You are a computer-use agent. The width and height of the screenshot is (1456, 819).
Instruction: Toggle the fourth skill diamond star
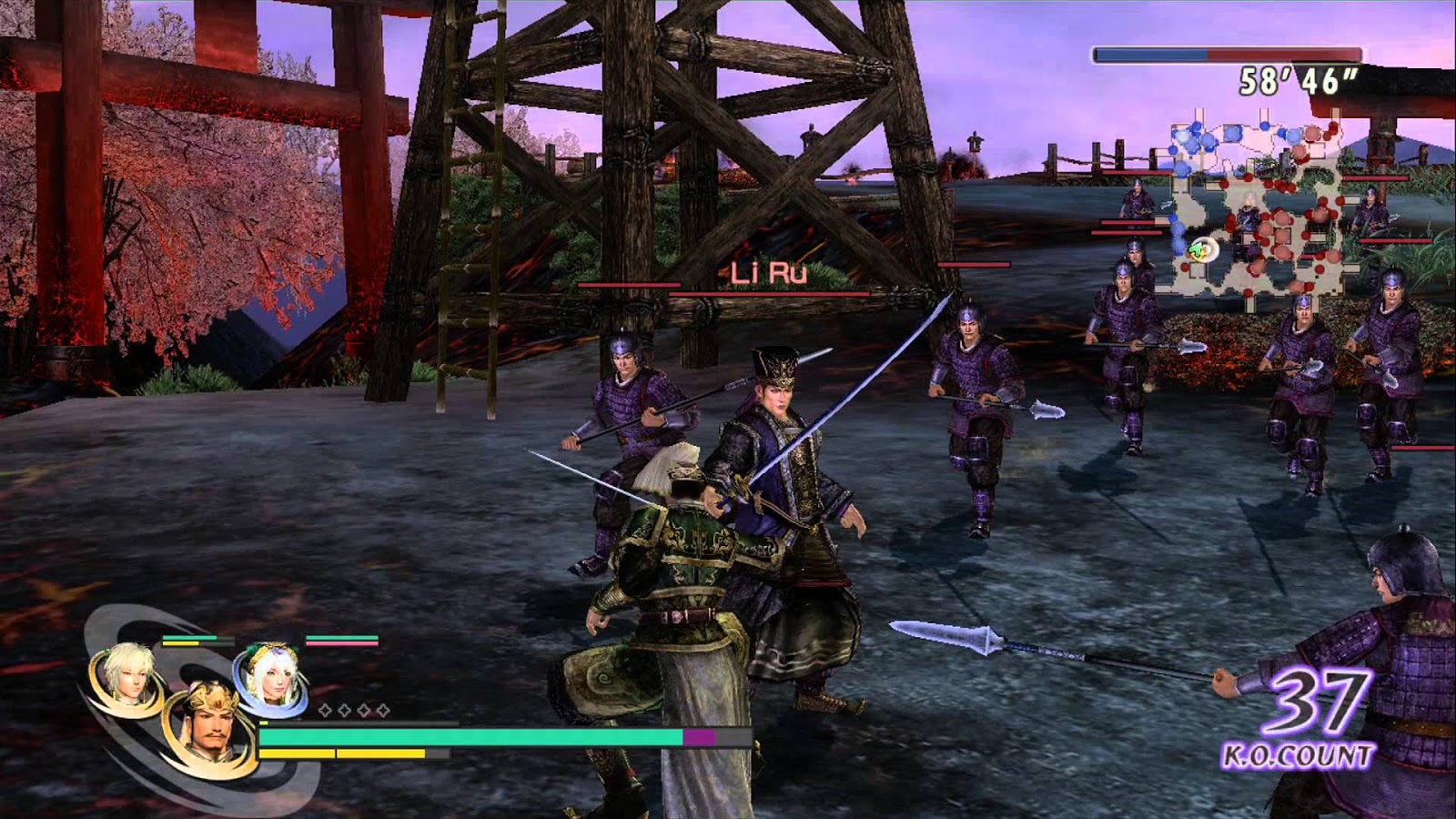pos(383,709)
